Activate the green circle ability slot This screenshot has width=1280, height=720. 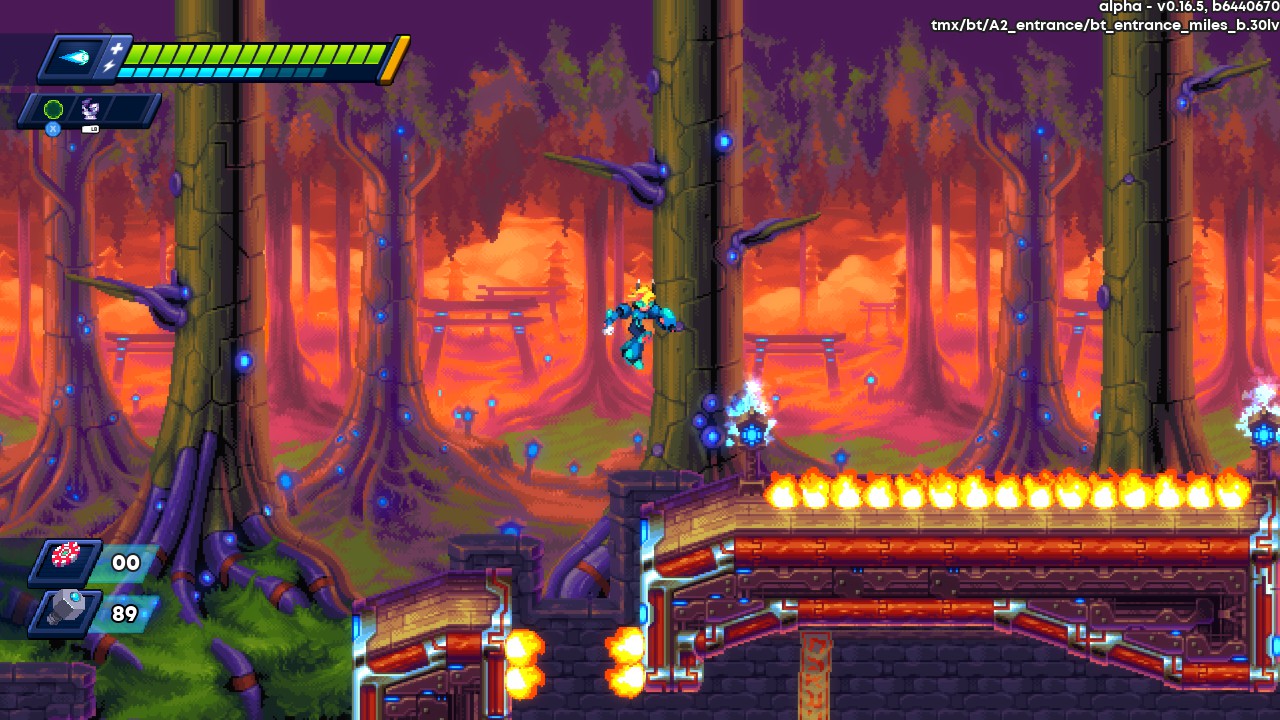coord(54,110)
